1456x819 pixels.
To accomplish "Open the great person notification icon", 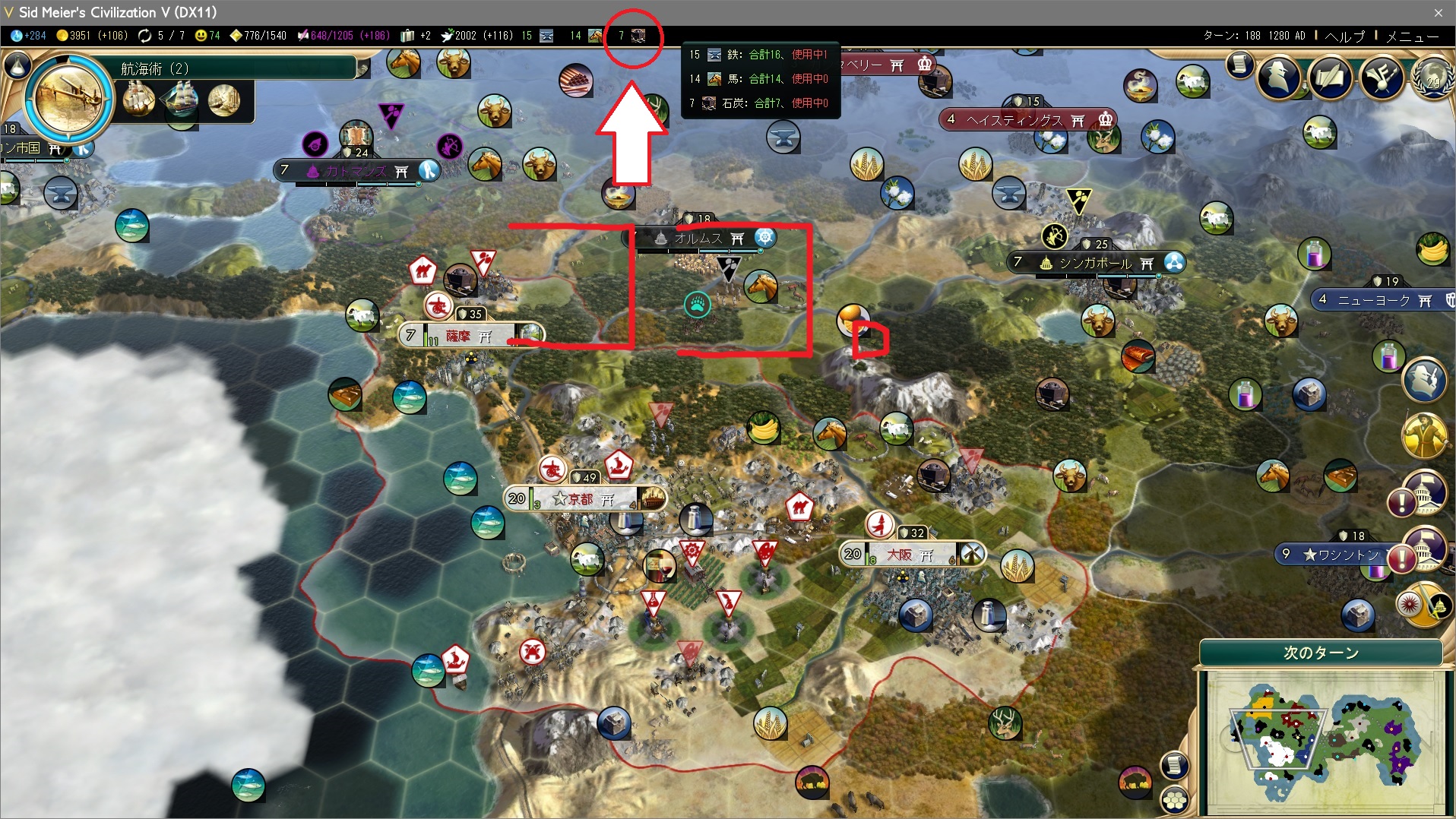I will coord(1424,436).
